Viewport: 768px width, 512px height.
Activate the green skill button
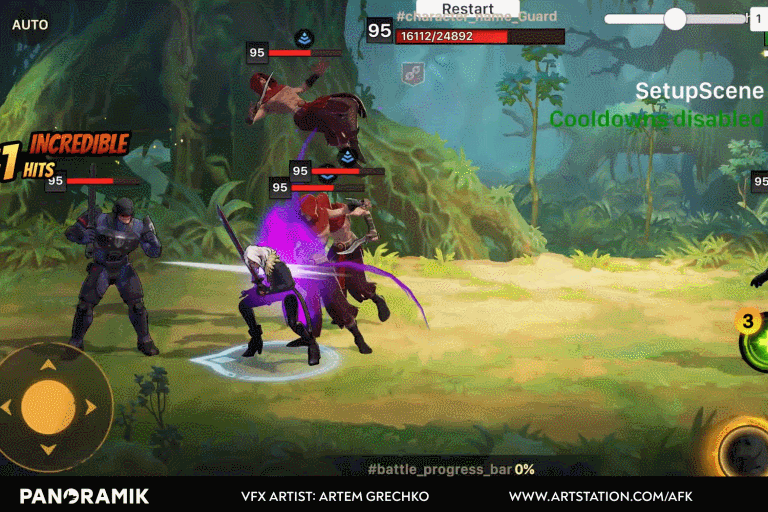(756, 346)
